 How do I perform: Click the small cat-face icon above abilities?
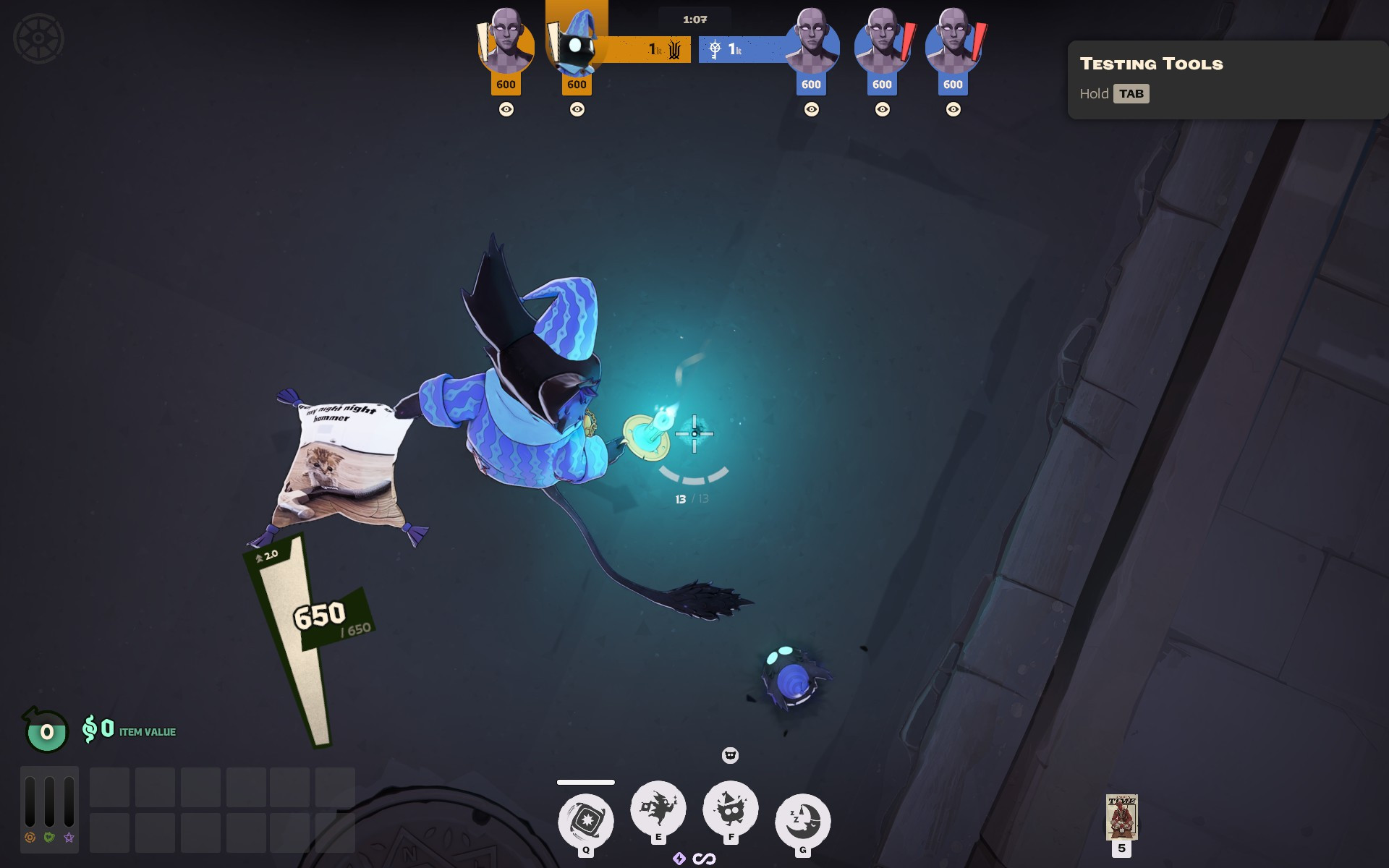(x=730, y=755)
